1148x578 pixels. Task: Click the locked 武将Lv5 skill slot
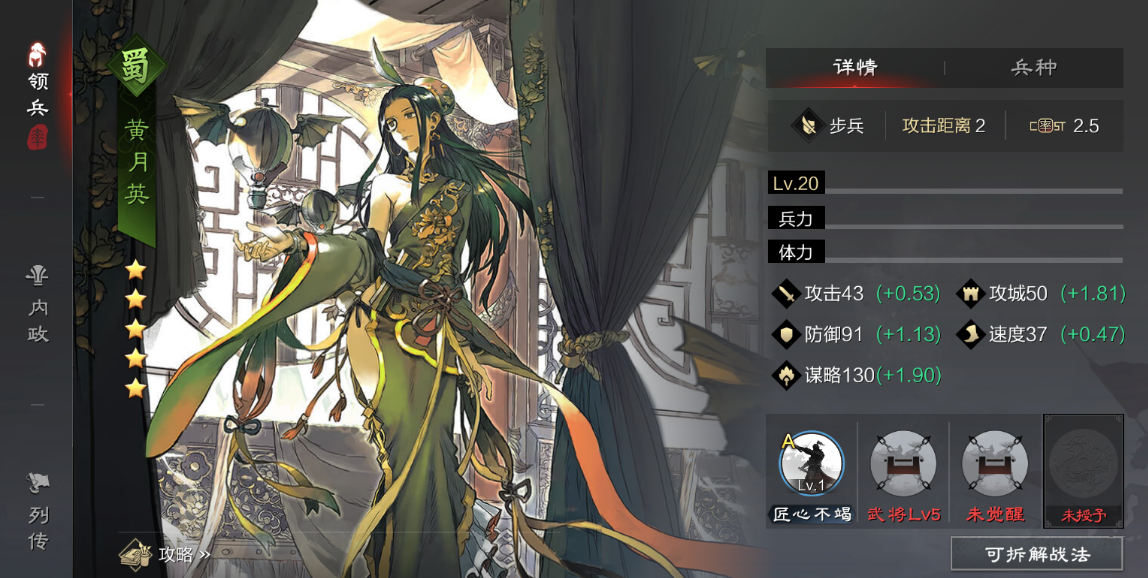pyautogui.click(x=903, y=465)
